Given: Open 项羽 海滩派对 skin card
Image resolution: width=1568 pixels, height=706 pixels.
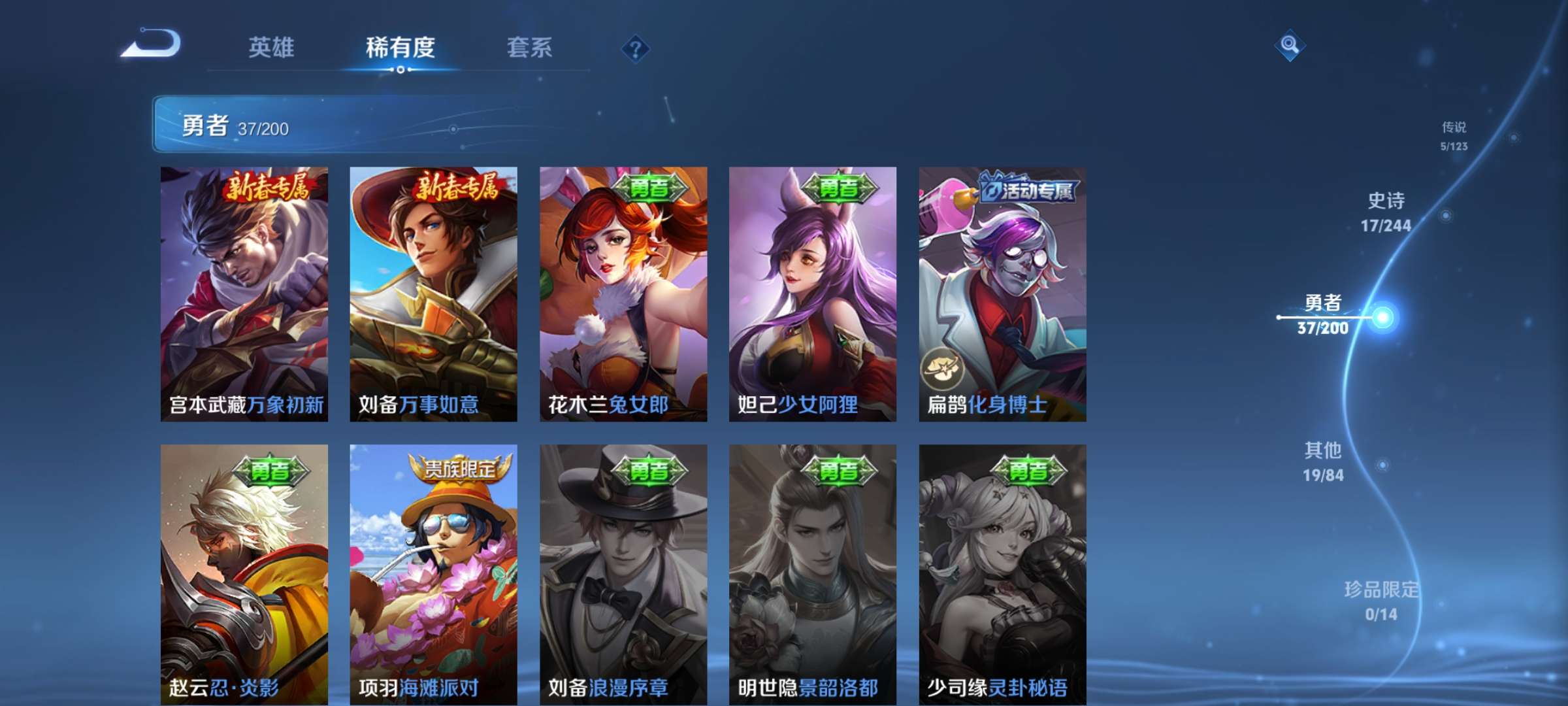Looking at the screenshot, I should 433,574.
